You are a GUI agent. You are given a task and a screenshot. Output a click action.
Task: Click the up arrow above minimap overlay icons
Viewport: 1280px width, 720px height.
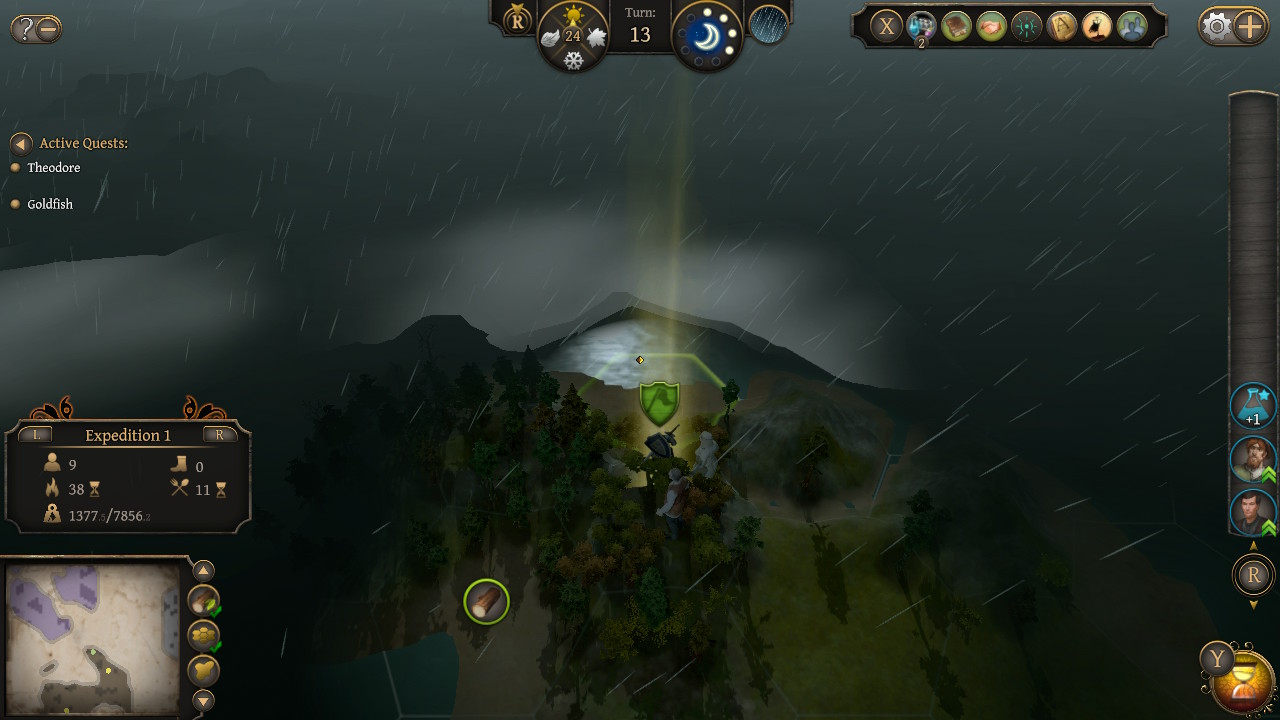click(x=203, y=570)
